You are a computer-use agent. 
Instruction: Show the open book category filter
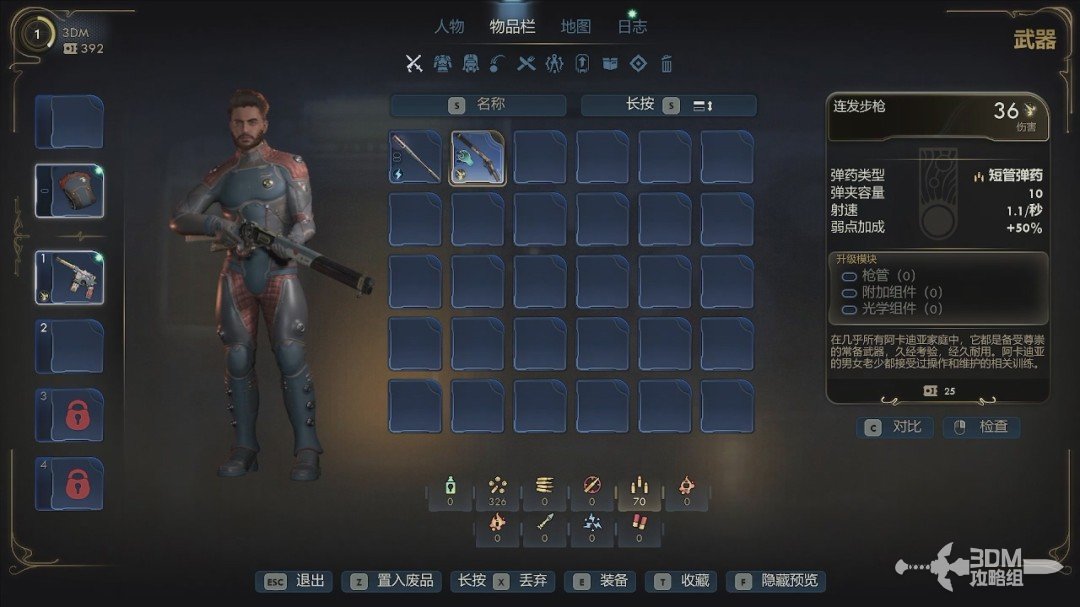coord(610,64)
